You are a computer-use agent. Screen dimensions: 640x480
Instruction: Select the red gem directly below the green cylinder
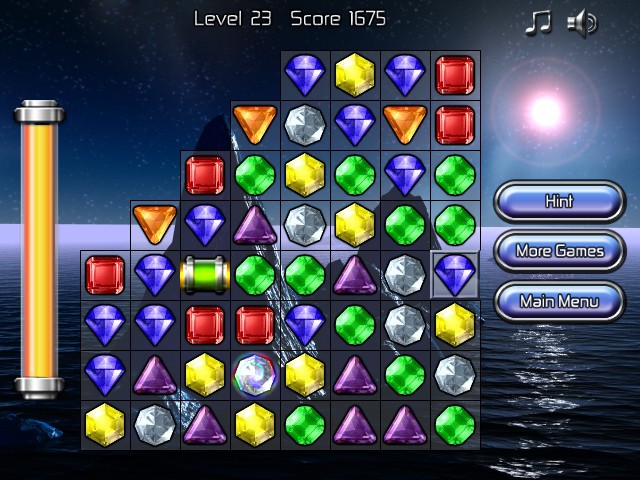pos(205,324)
